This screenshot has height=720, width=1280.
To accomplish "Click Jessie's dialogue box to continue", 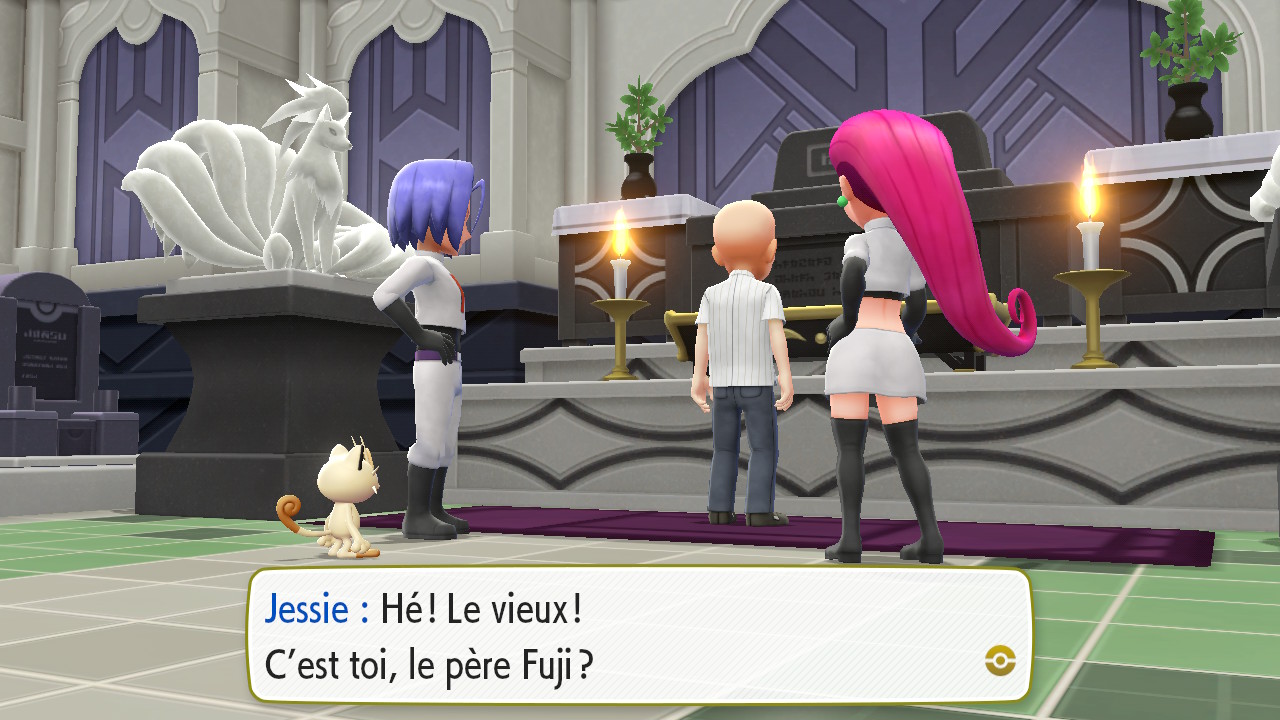I will coord(640,635).
